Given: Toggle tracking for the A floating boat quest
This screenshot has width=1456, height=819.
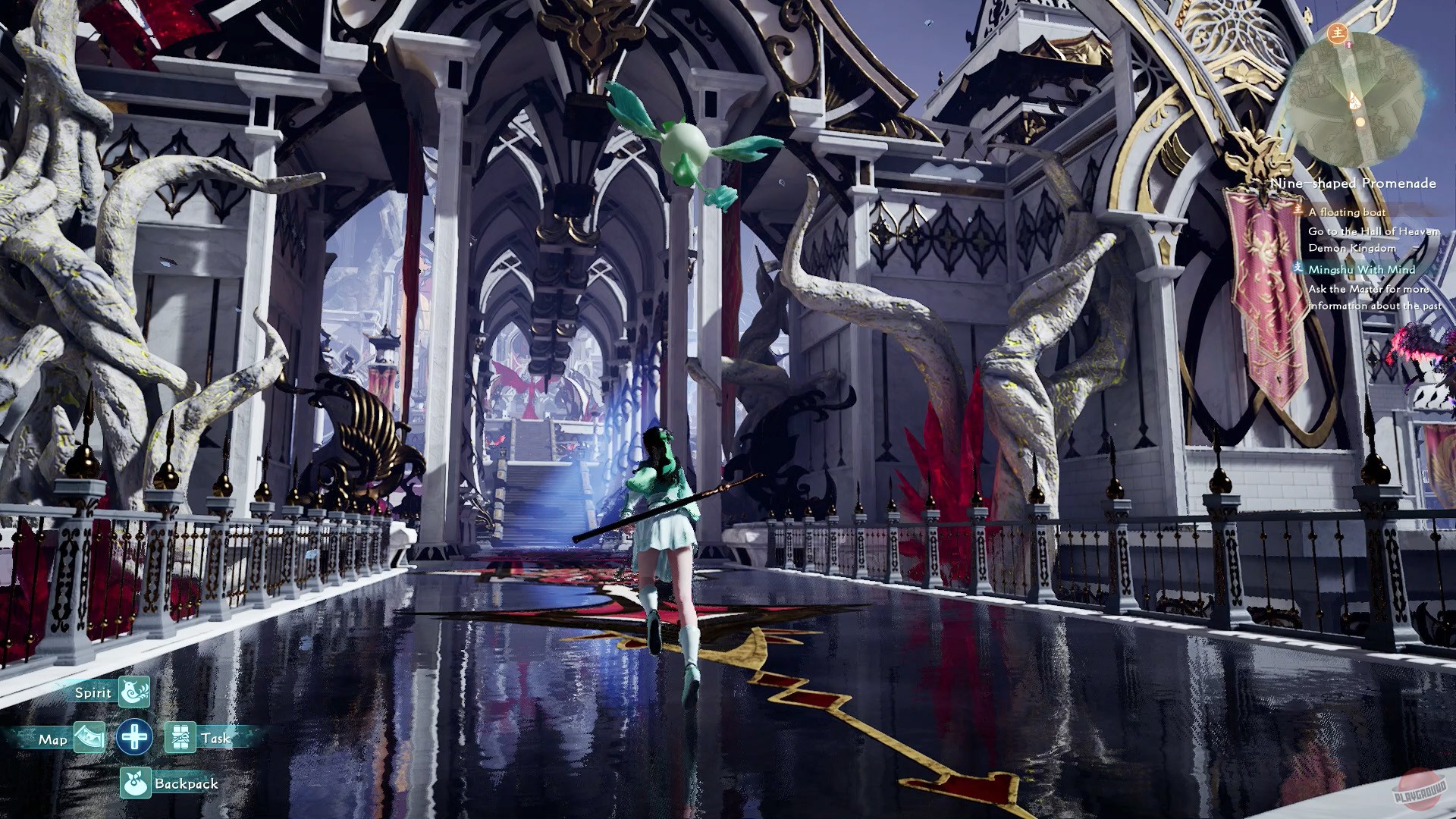Looking at the screenshot, I should 1347,213.
